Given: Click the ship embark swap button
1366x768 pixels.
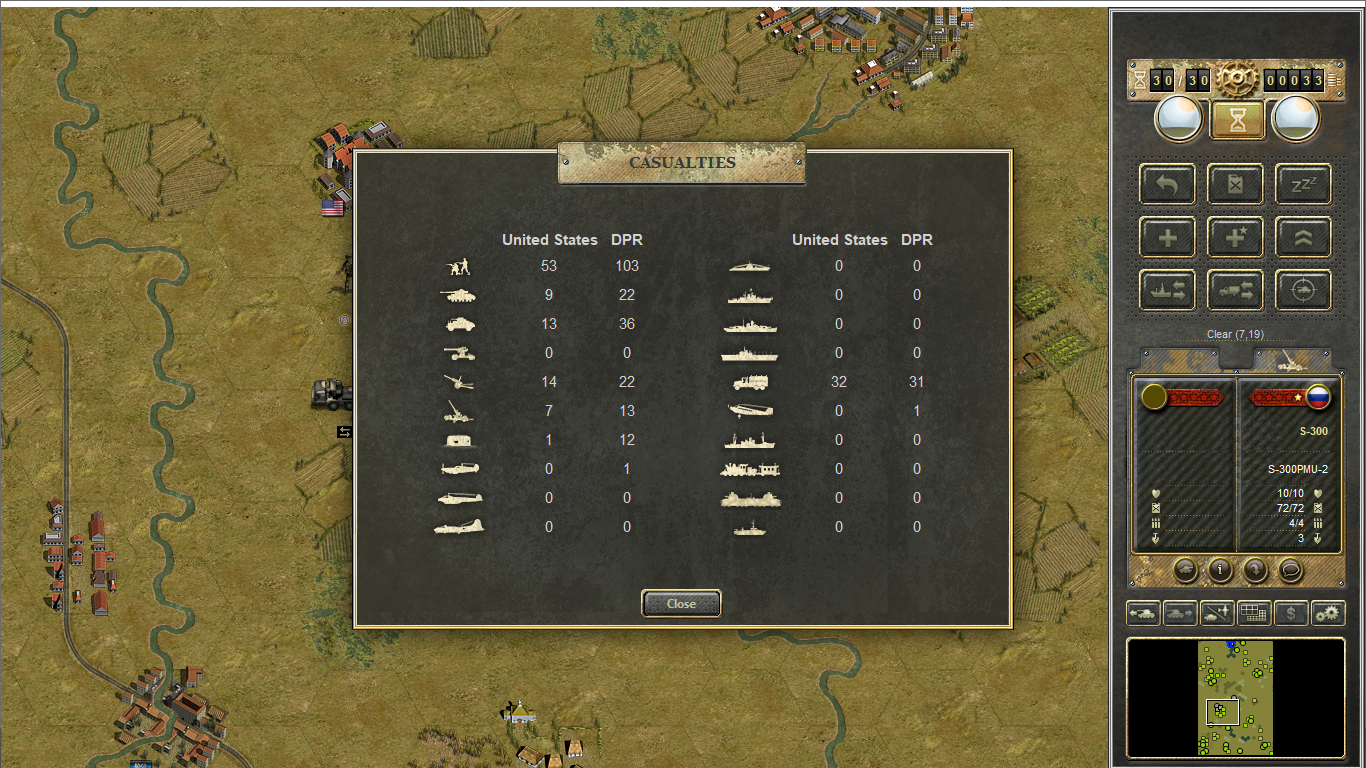Looking at the screenshot, I should tap(1167, 290).
